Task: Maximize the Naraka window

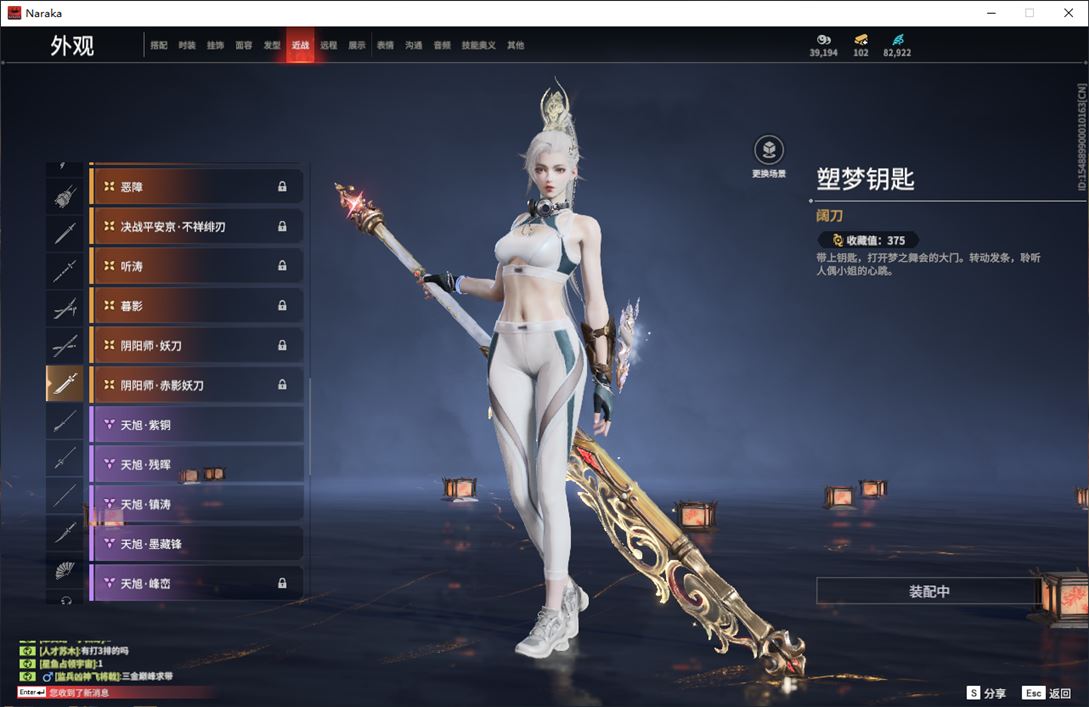Action: coord(1029,13)
